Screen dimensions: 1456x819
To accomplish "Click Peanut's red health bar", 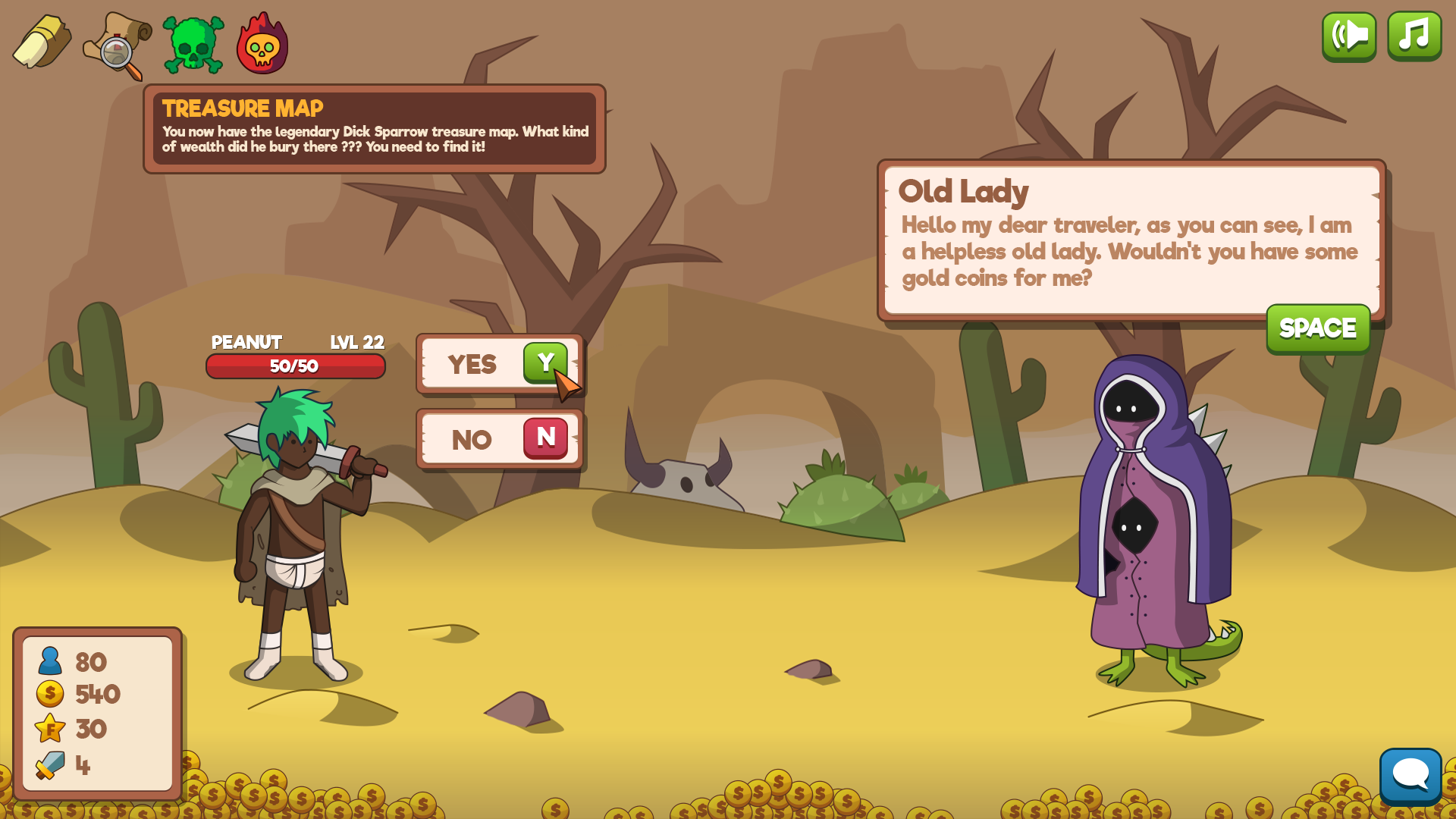I will click(296, 367).
